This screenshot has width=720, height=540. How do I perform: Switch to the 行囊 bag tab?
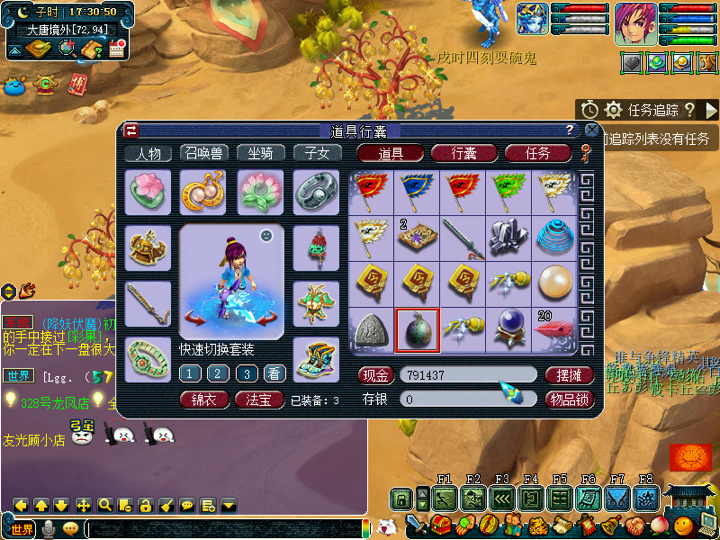(x=463, y=153)
